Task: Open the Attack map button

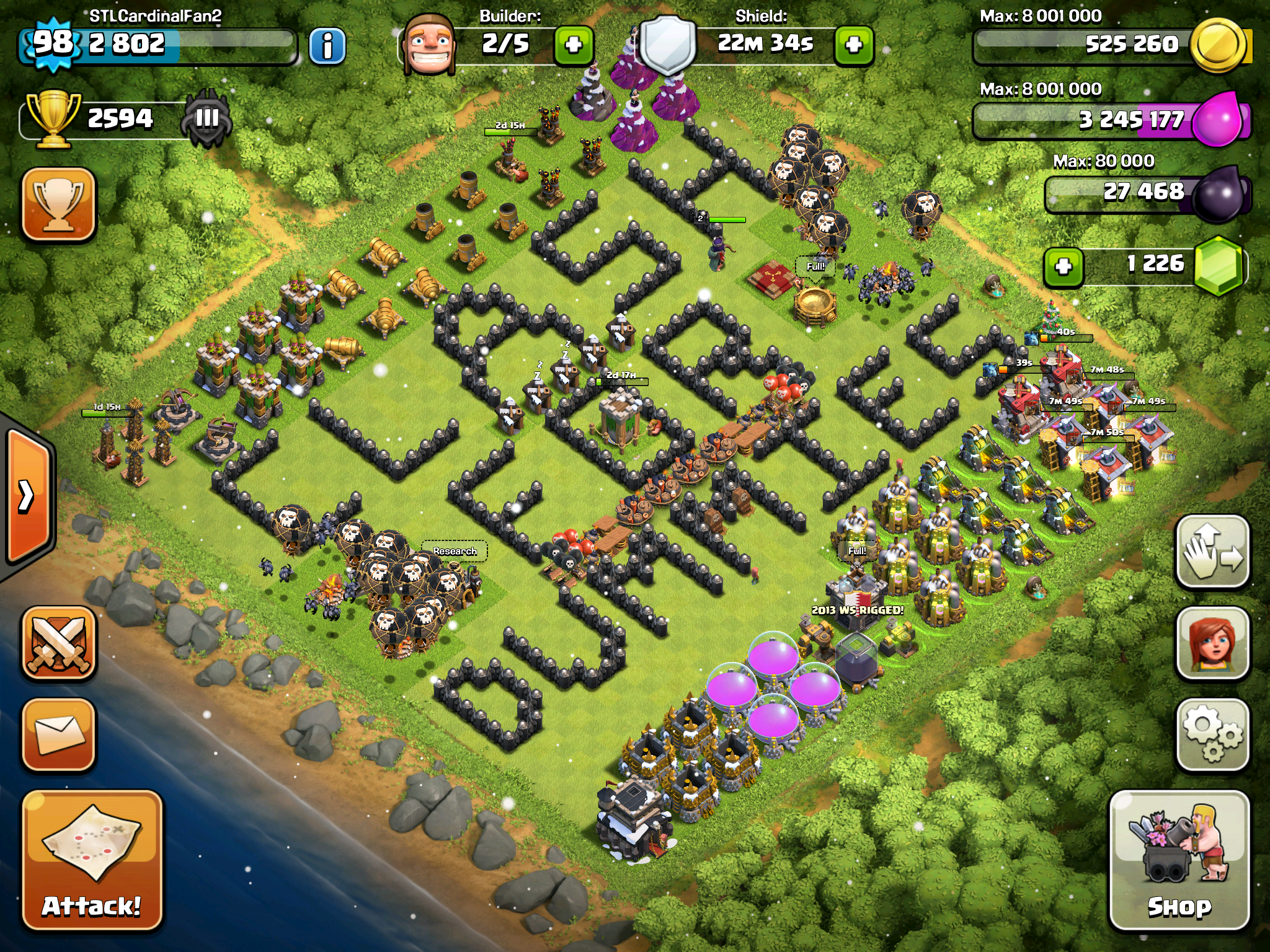Action: tap(92, 860)
